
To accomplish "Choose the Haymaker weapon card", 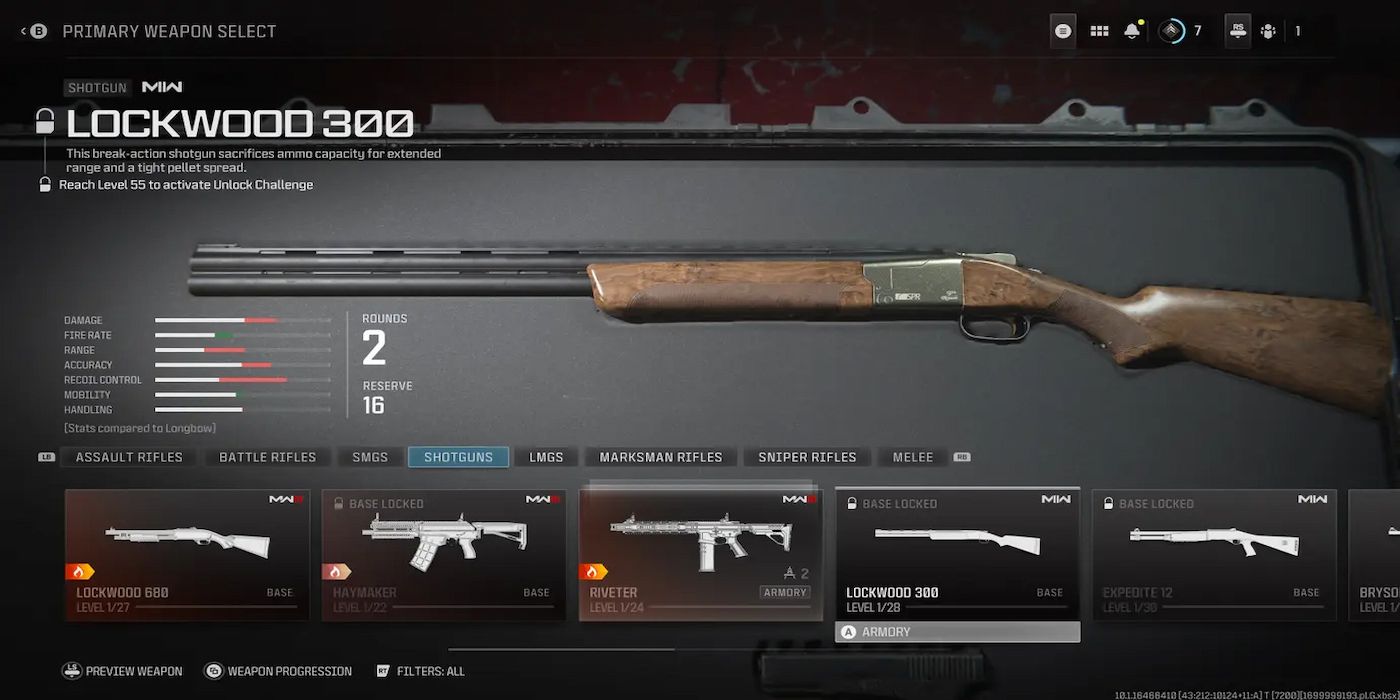I will (x=443, y=554).
